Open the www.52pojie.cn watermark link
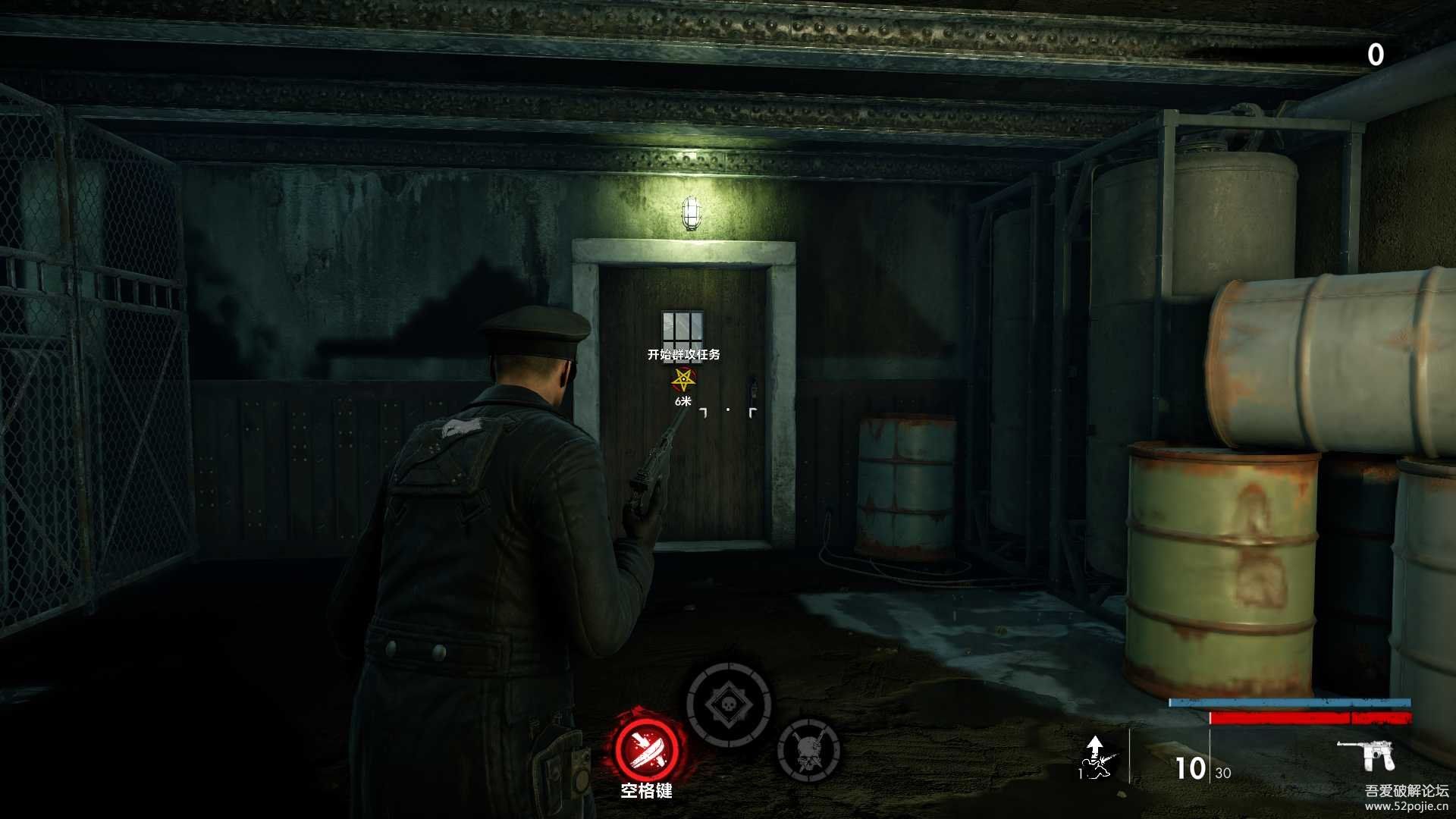This screenshot has width=1456, height=819. pos(1406,807)
